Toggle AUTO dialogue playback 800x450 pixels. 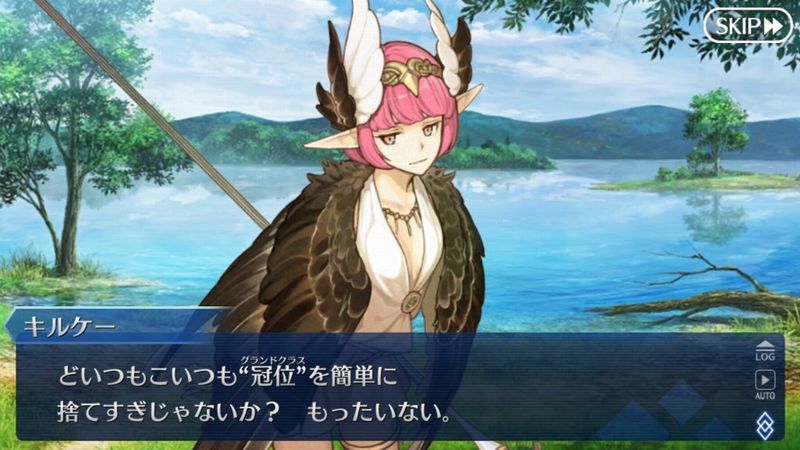coord(765,384)
